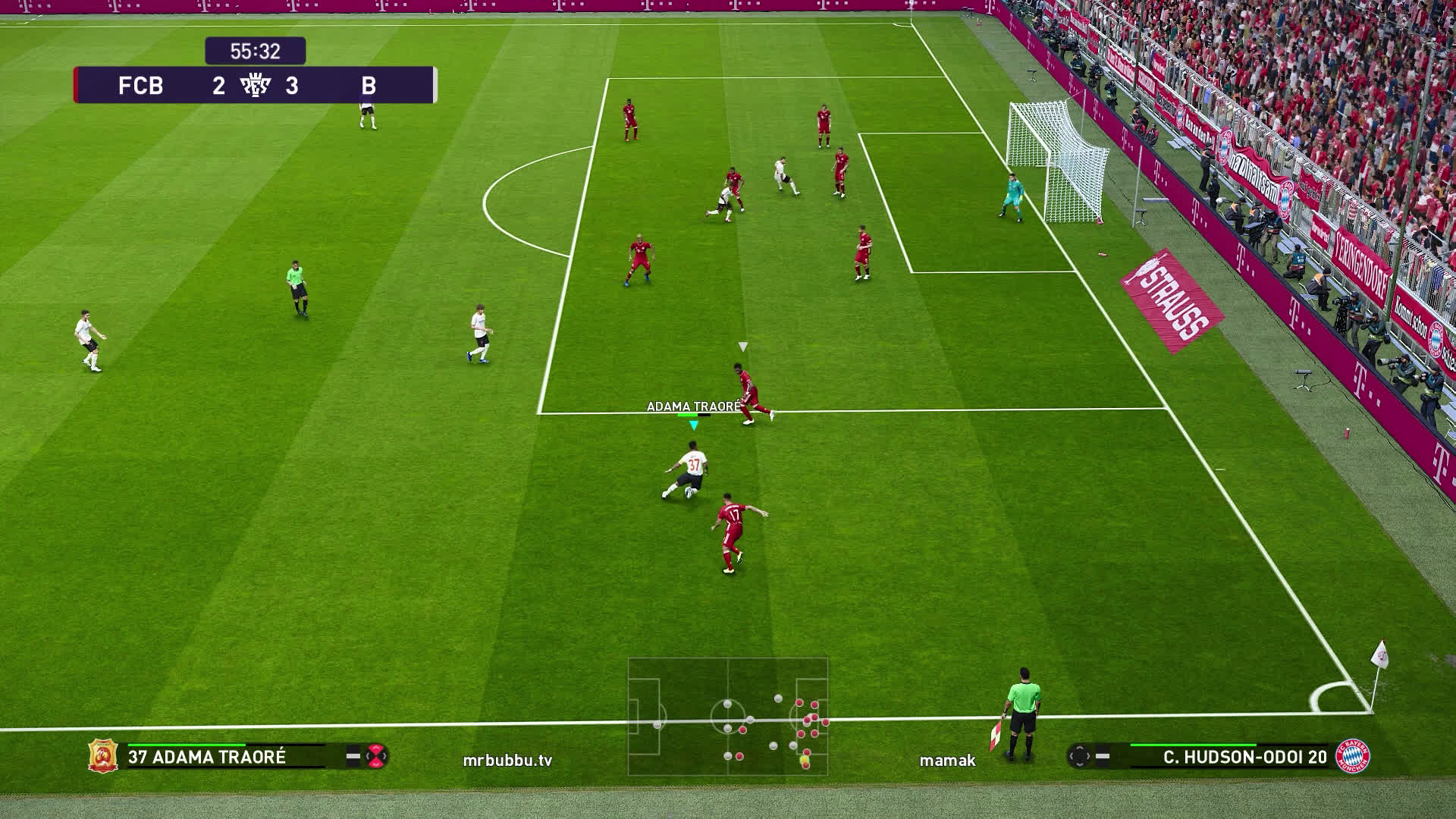
Task: Click the league emblem in the scoreboard
Action: (x=255, y=86)
